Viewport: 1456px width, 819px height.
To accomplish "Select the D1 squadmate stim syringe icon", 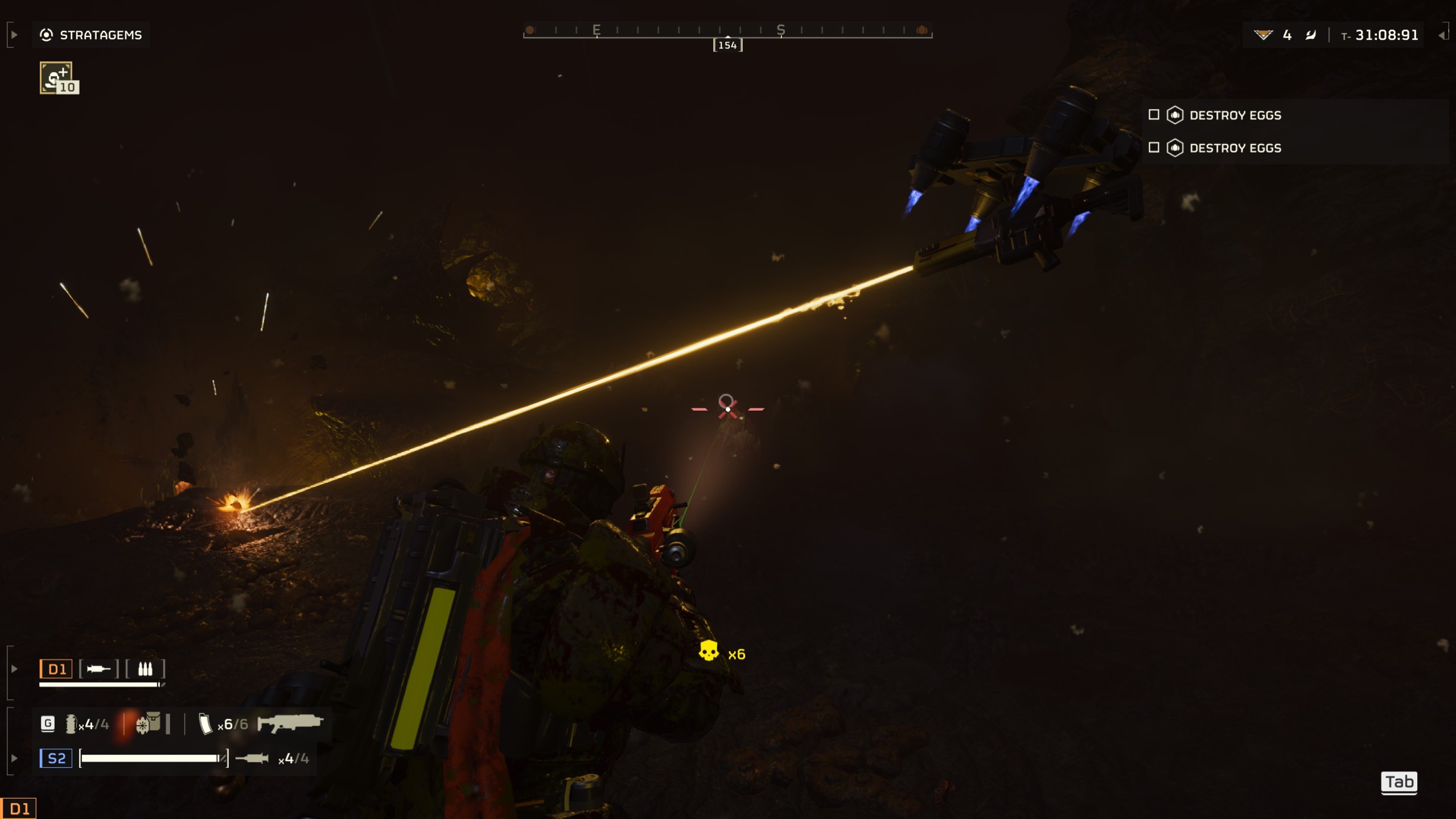I will pyautogui.click(x=98, y=669).
